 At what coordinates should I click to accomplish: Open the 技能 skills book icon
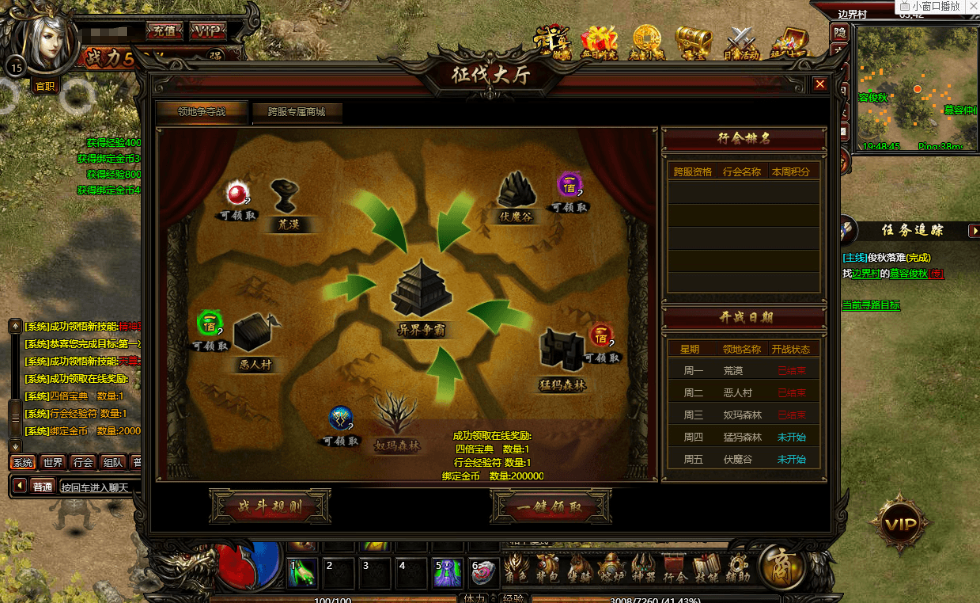(708, 569)
